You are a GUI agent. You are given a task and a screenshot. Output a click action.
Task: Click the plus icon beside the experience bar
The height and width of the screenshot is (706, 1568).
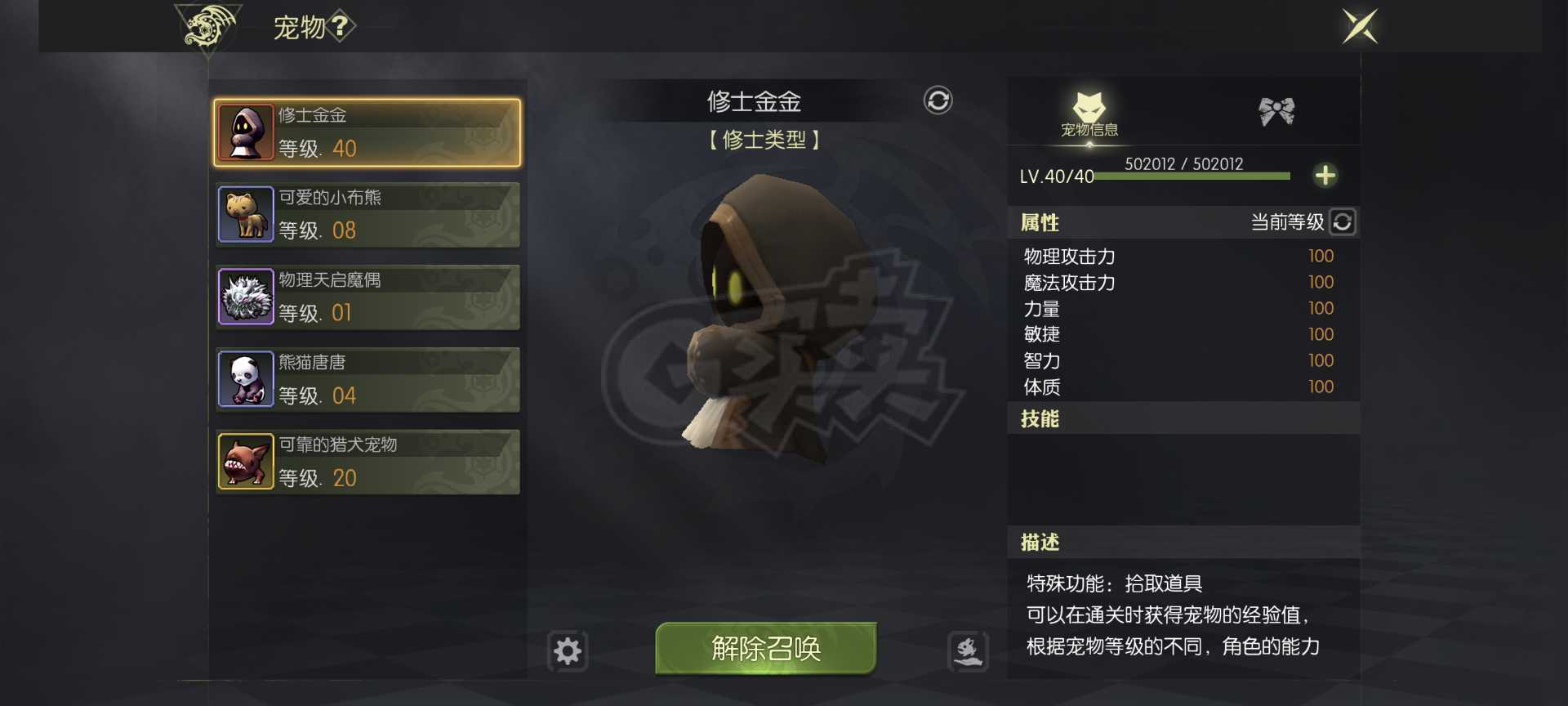click(x=1326, y=174)
